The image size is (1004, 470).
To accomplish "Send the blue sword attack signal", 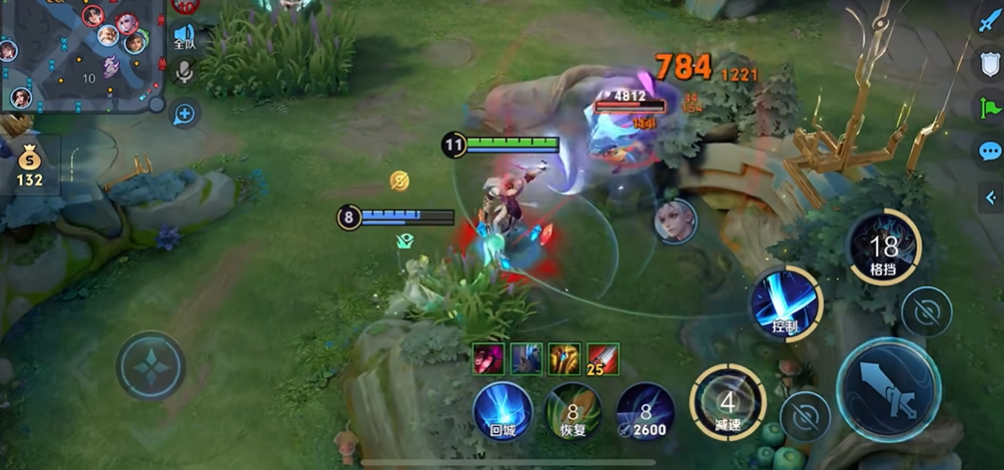I will pos(989,20).
